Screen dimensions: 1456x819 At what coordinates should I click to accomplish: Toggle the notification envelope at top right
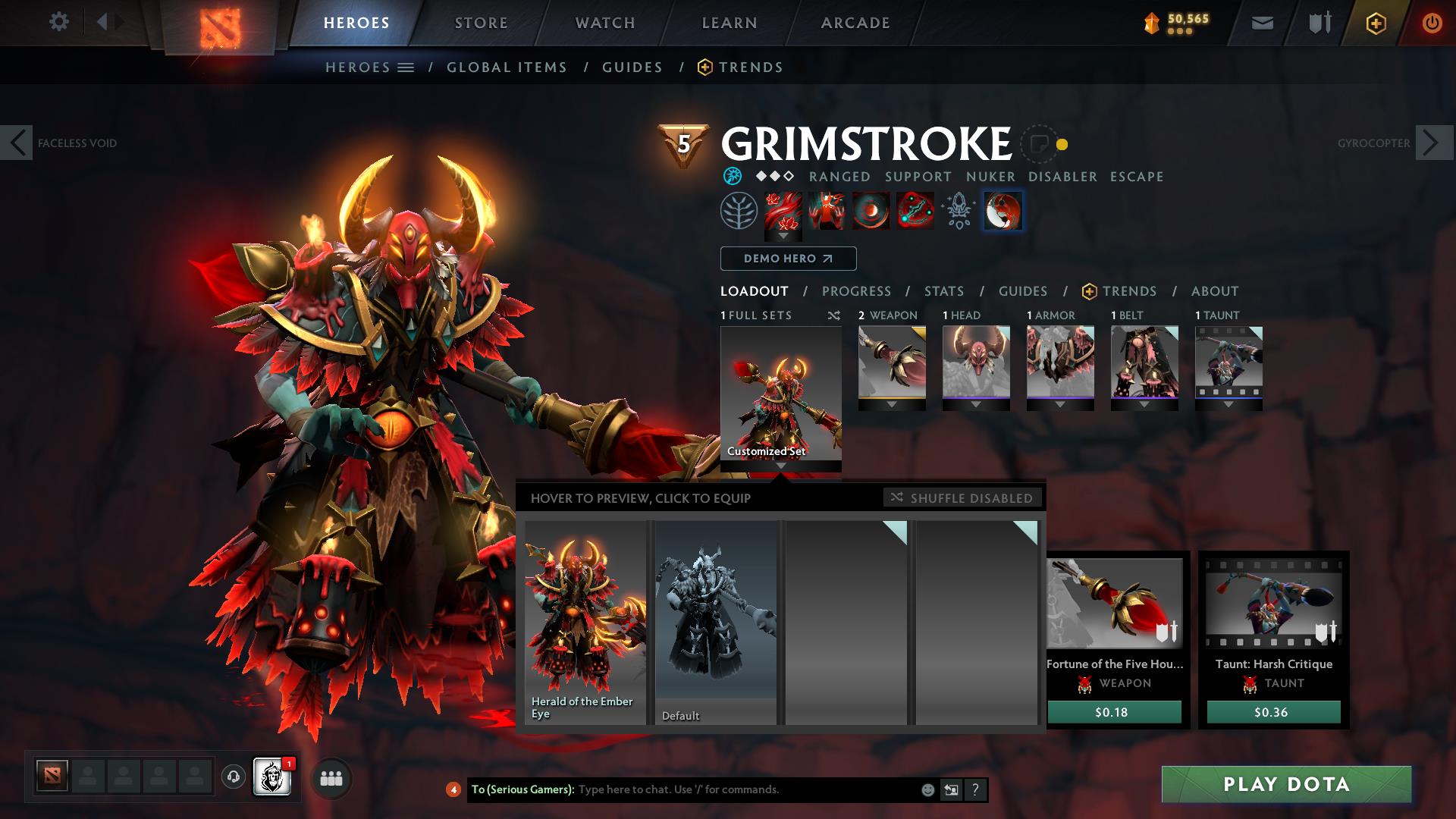tap(1262, 23)
